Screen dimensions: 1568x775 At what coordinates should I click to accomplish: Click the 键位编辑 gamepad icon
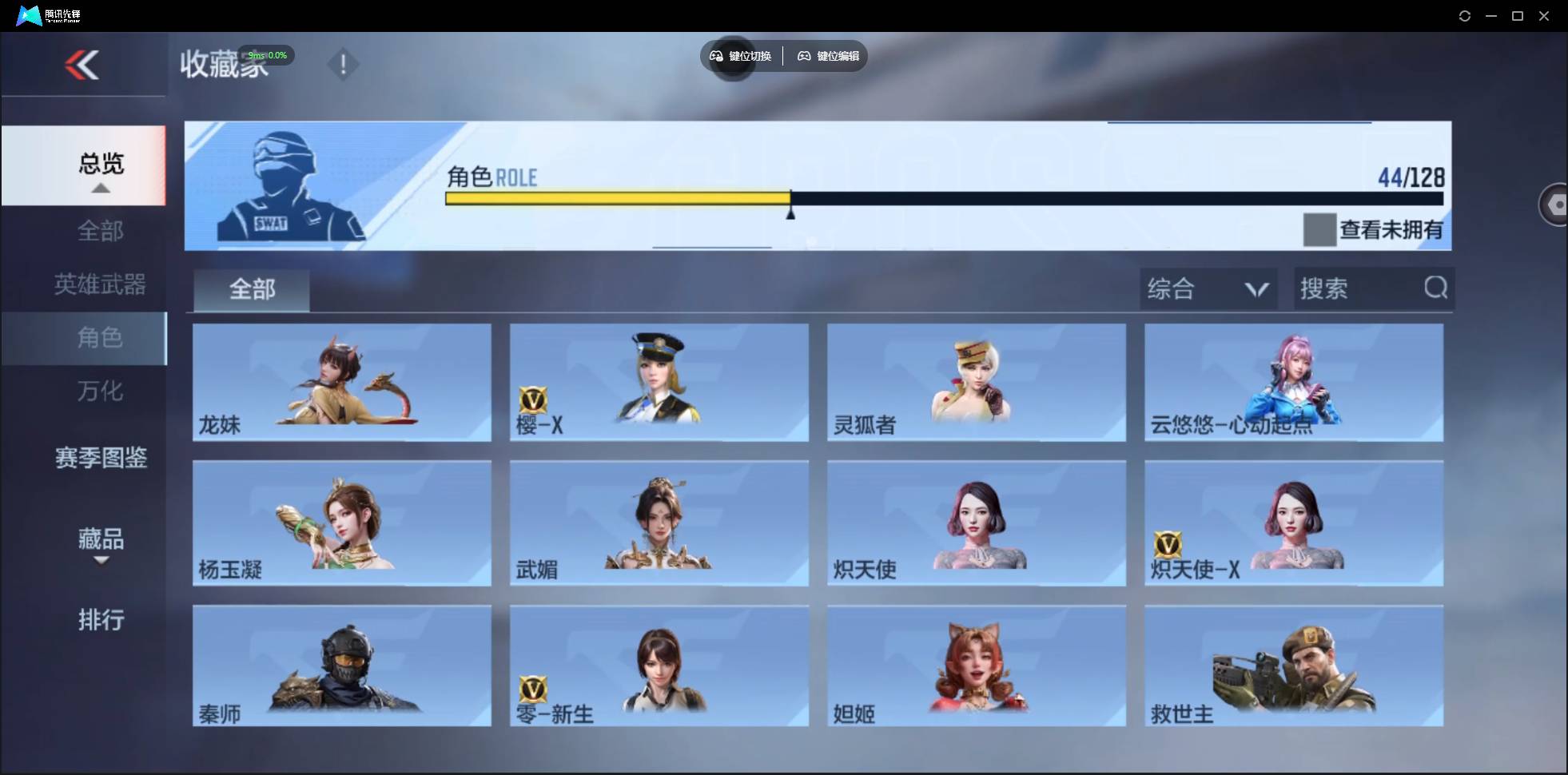pyautogui.click(x=804, y=56)
